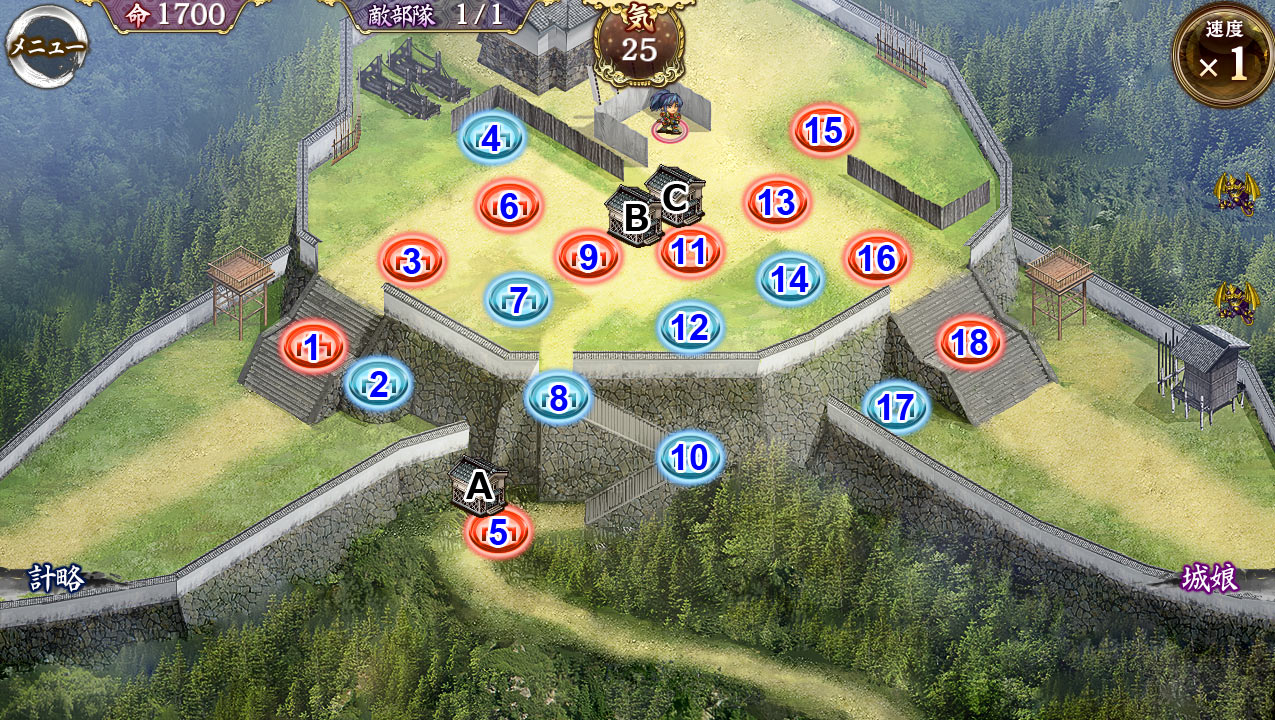1275x720 pixels.
Task: Pick blue deployment slot number 8
Action: 558,398
